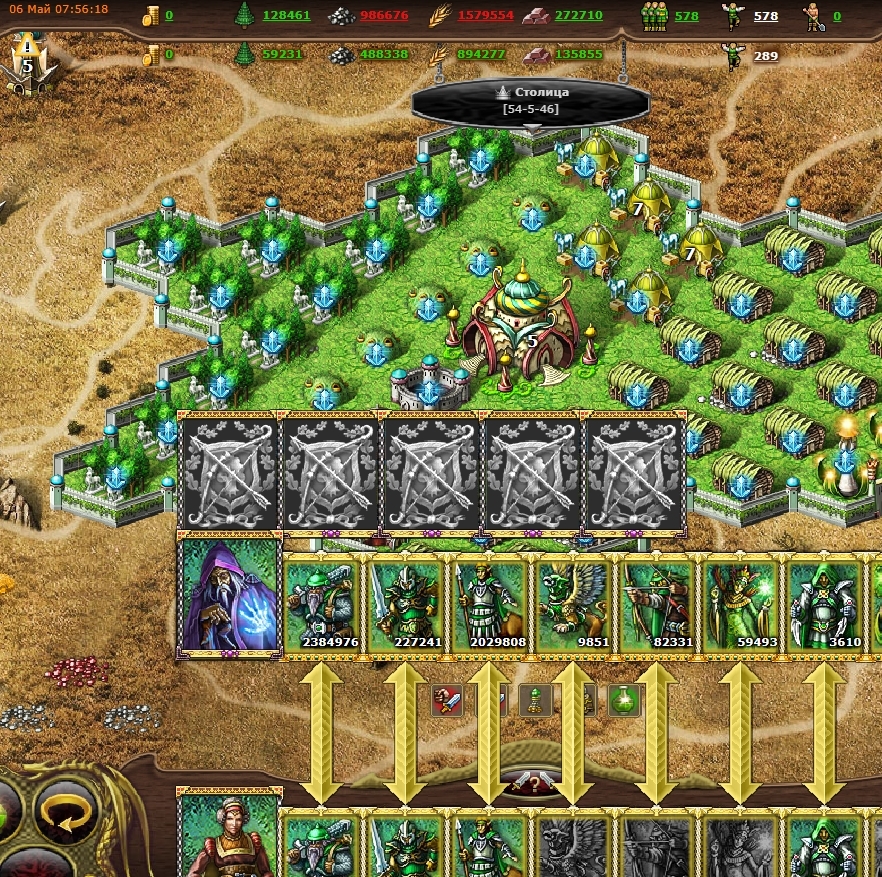Image resolution: width=882 pixels, height=877 pixels.
Task: Pick the armored unit stack of 3610
Action: (825, 606)
